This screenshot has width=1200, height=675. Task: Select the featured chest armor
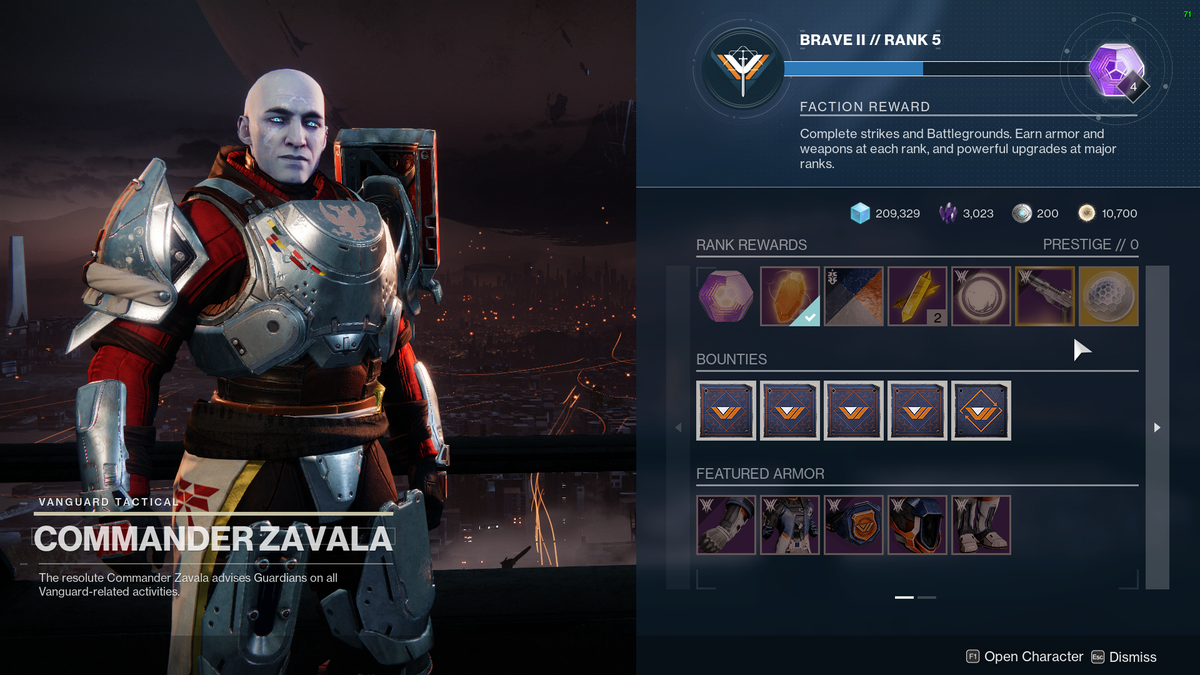tap(789, 525)
